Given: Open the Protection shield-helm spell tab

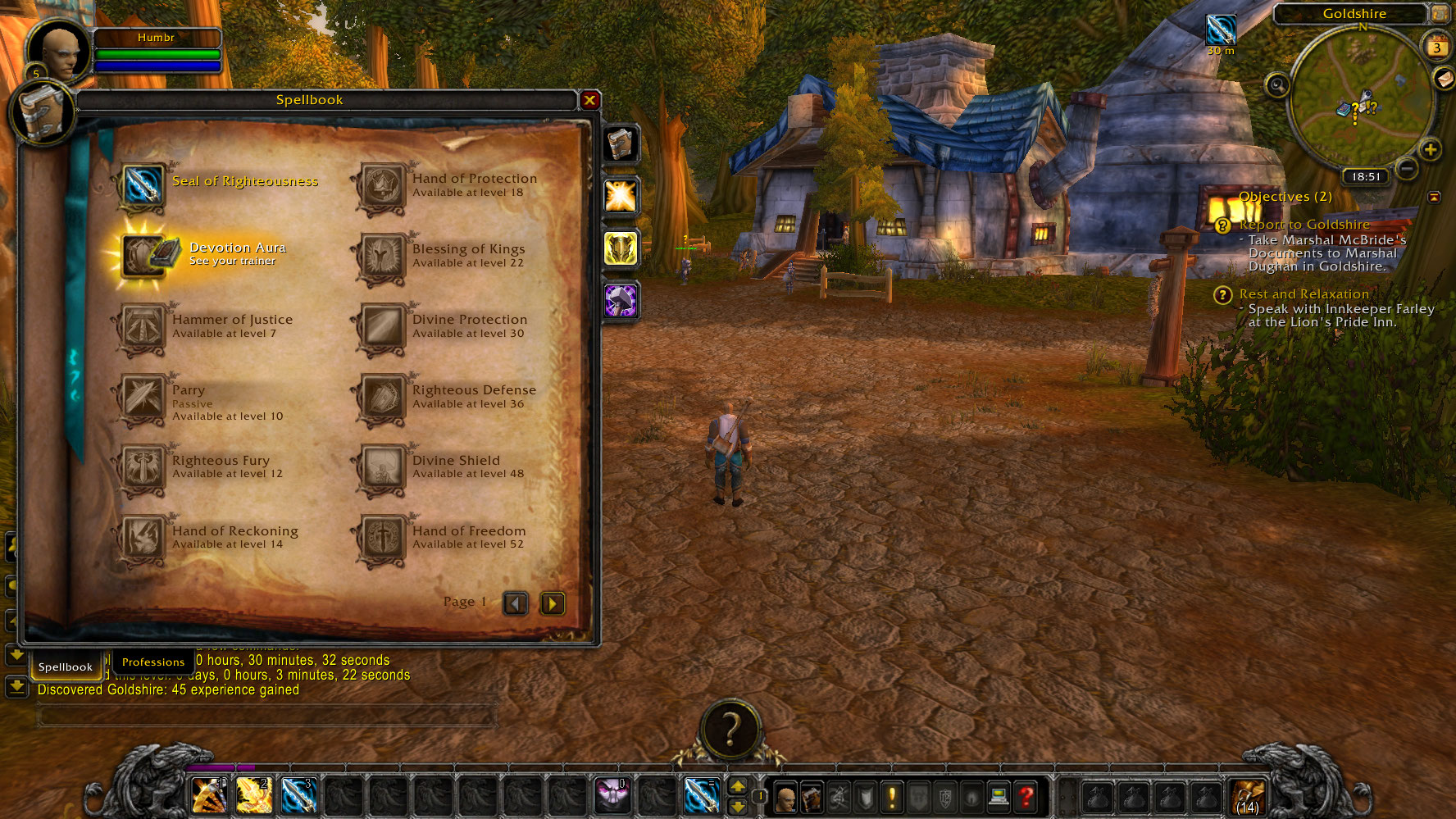Looking at the screenshot, I should (621, 248).
